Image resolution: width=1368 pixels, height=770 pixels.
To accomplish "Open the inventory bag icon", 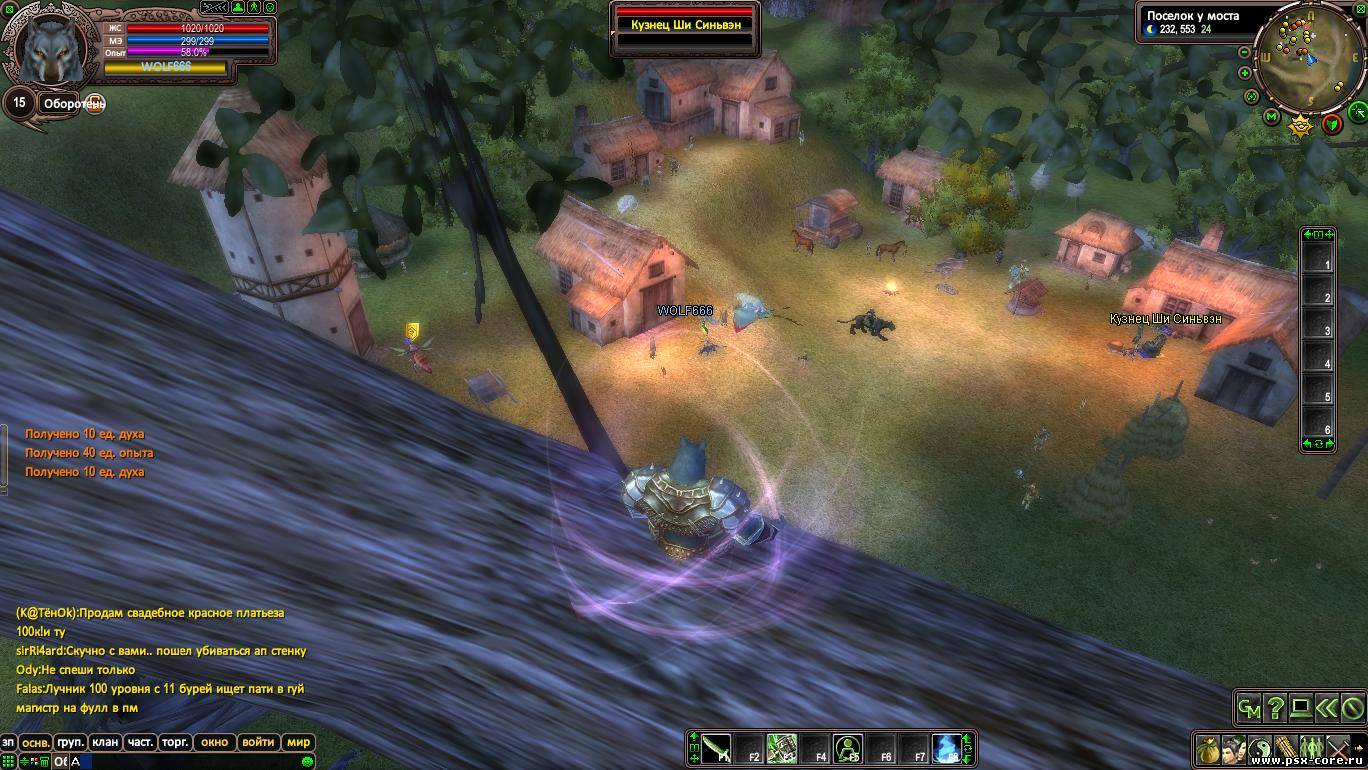I will pos(1208,748).
